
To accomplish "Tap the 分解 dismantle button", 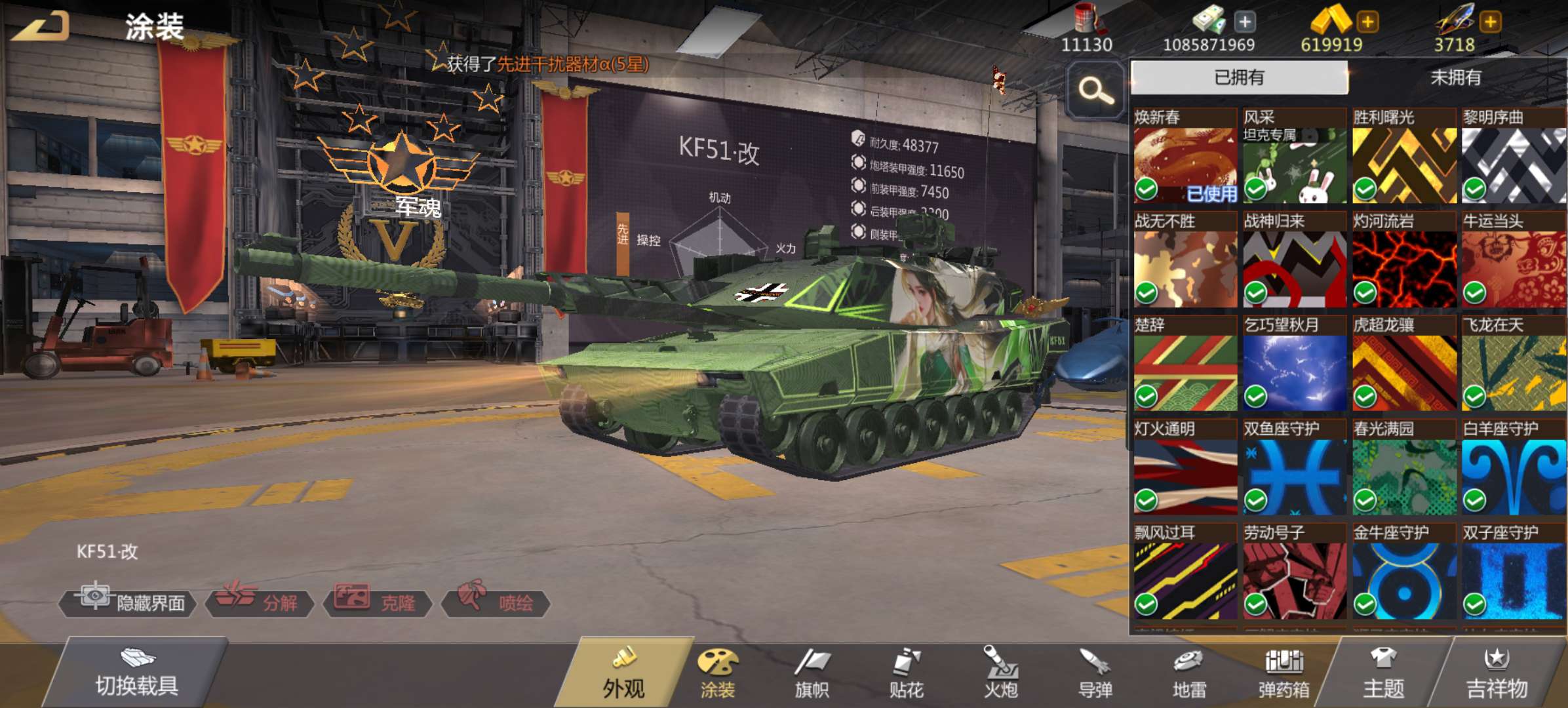I will point(260,602).
